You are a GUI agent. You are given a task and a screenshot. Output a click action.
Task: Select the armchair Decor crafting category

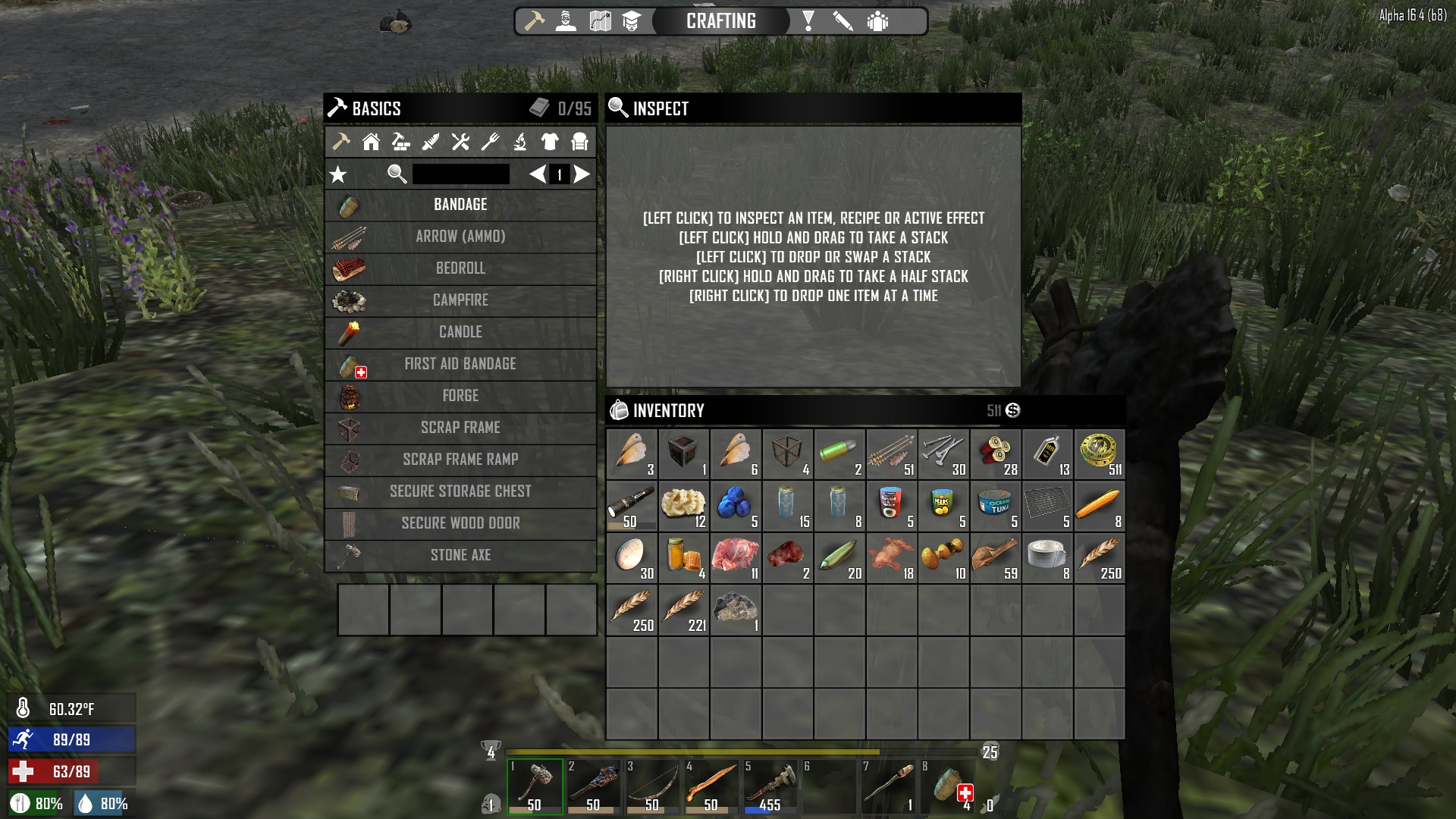pyautogui.click(x=582, y=143)
